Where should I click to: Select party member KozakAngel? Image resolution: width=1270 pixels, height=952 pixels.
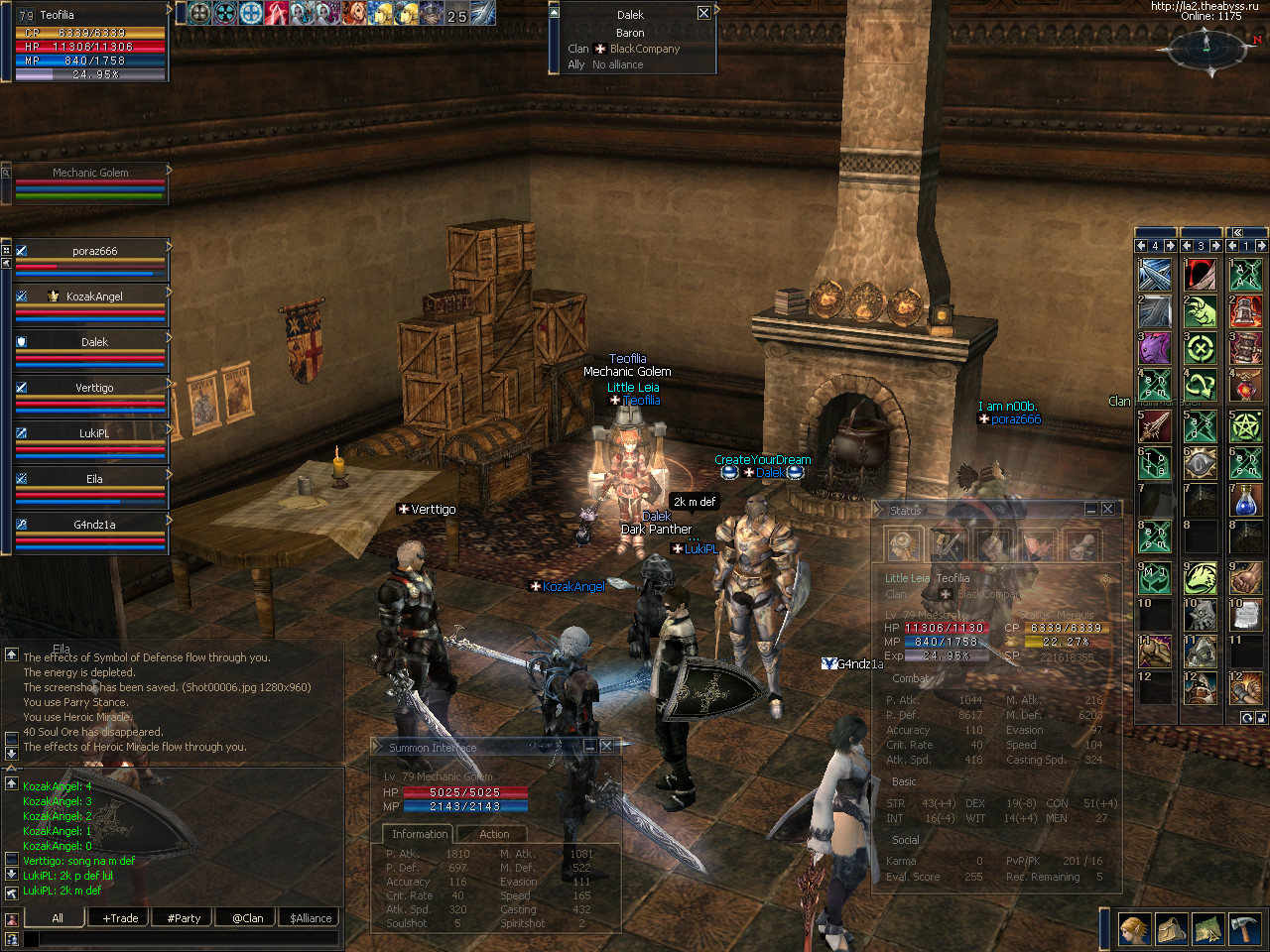point(94,297)
